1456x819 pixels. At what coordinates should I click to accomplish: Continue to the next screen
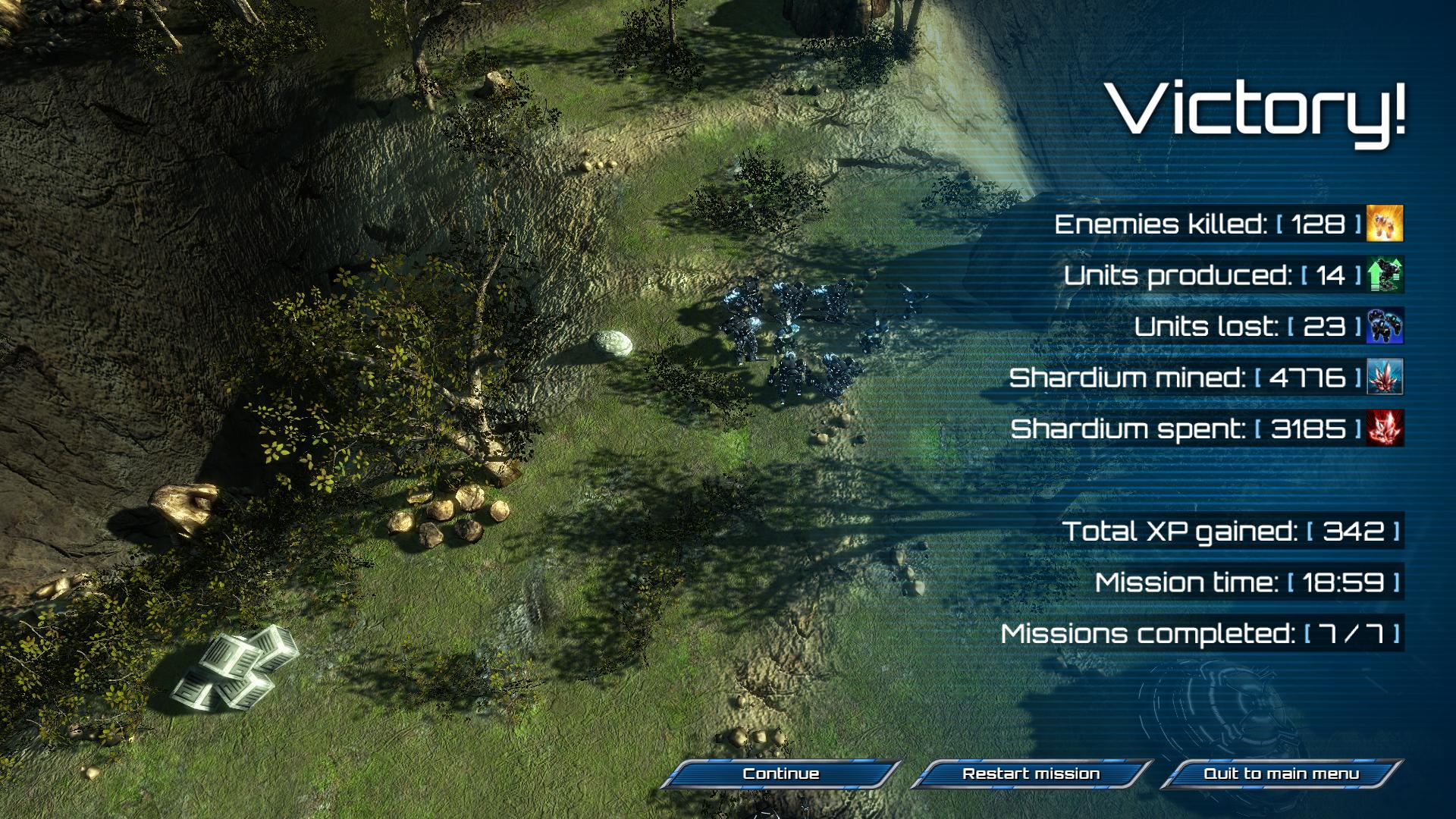pos(780,773)
